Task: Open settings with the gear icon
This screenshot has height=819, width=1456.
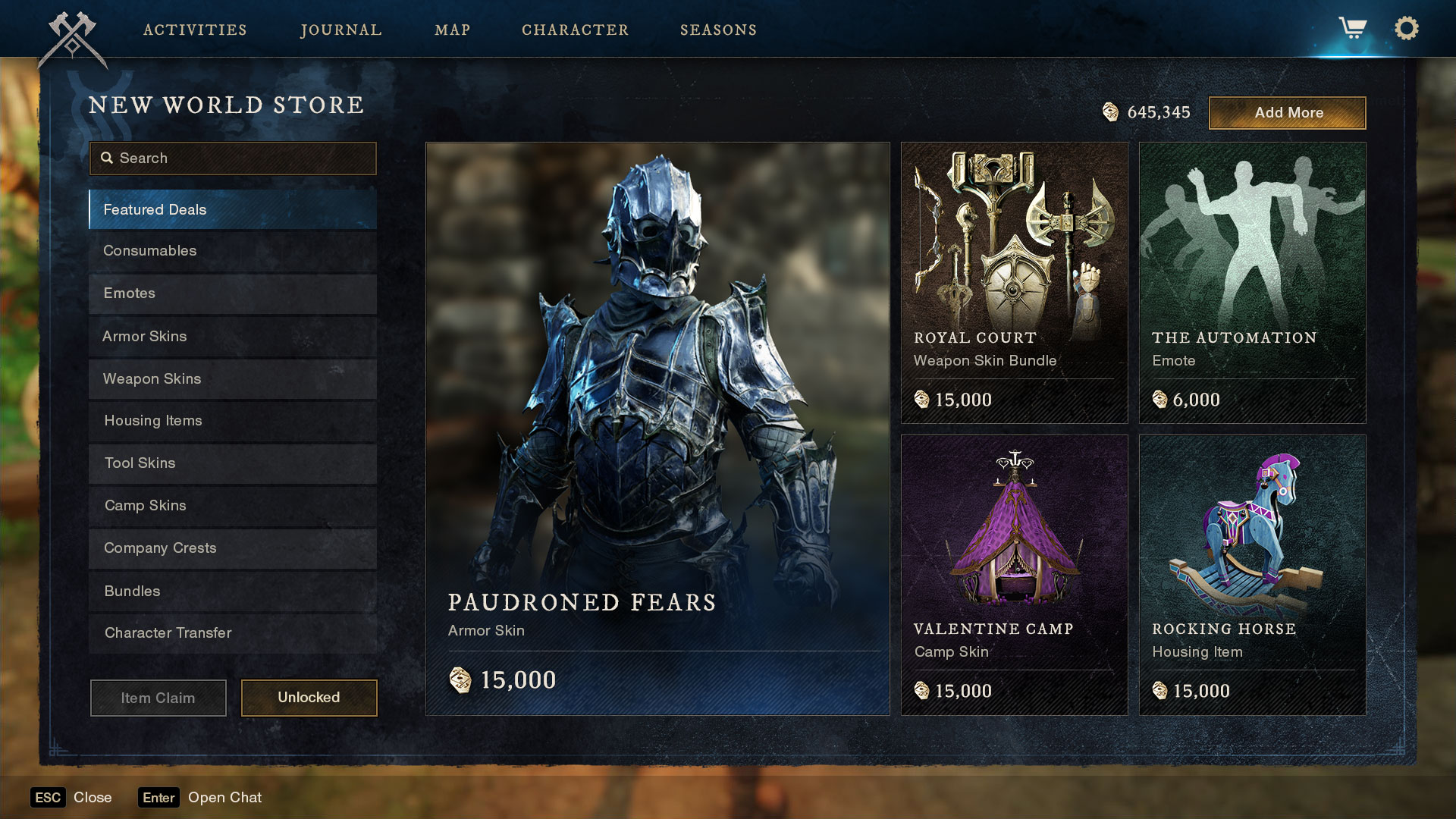Action: coord(1406,28)
